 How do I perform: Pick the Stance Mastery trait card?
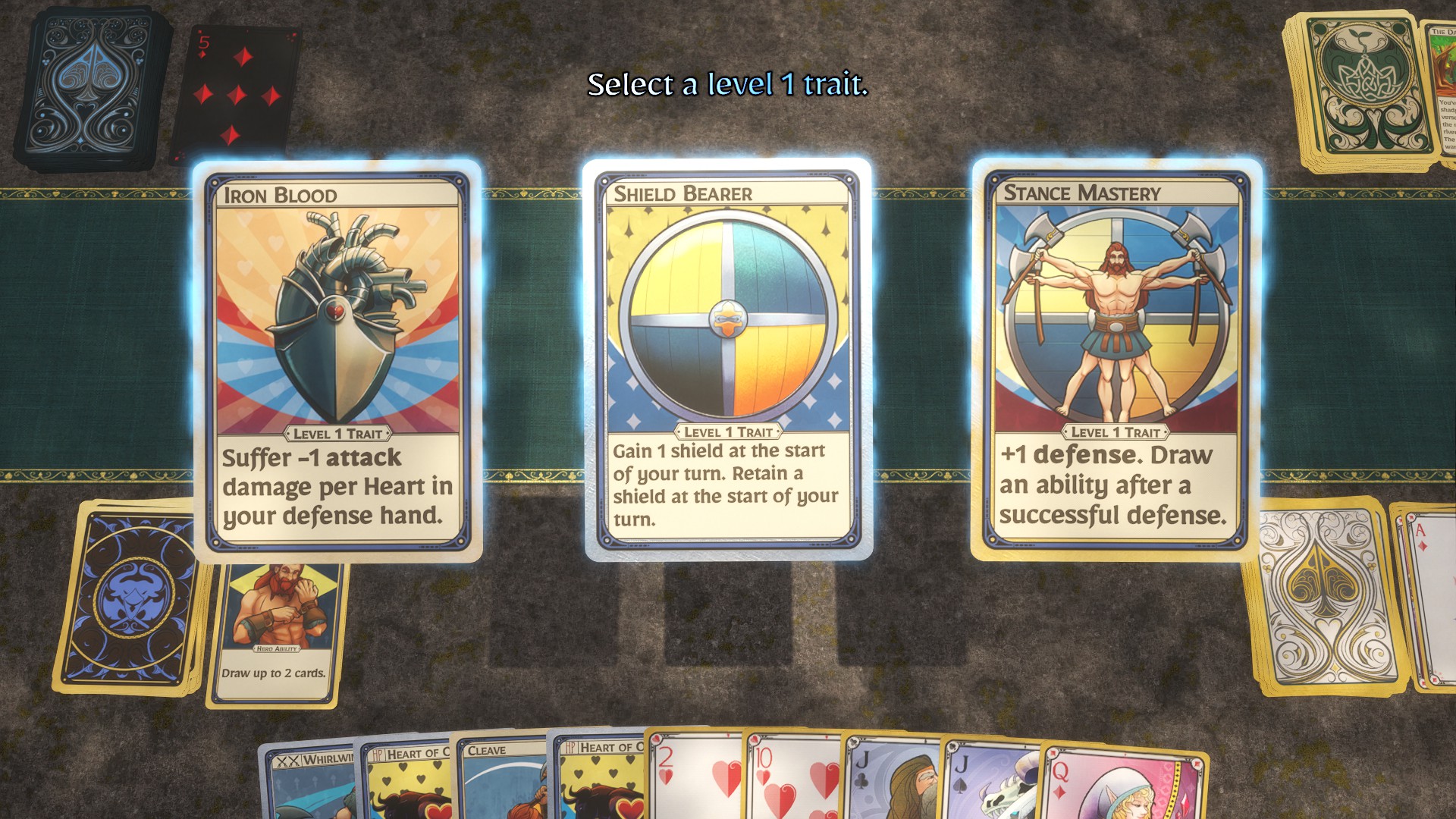coord(1116,359)
